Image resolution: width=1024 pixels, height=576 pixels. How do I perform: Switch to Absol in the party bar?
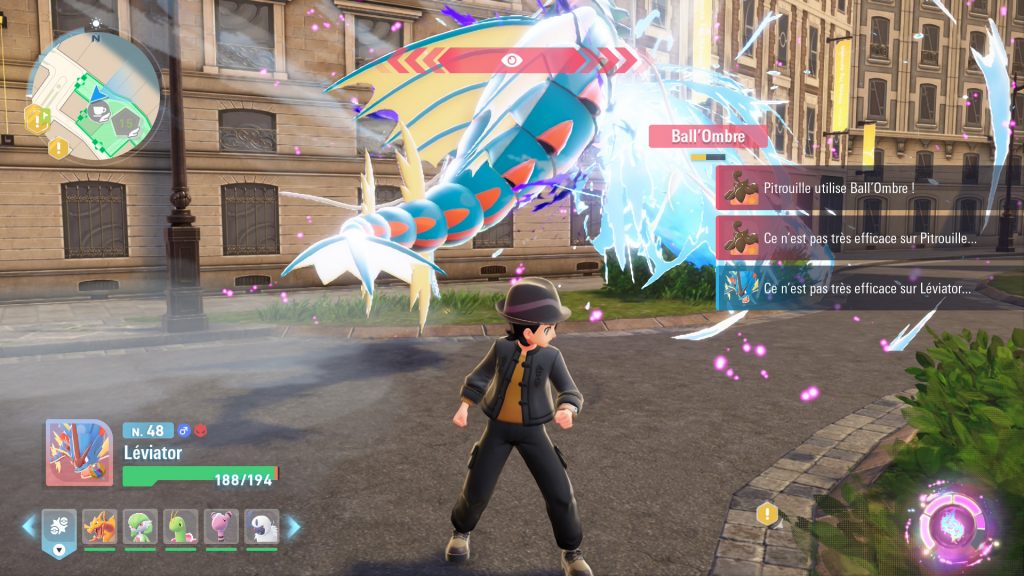point(261,526)
